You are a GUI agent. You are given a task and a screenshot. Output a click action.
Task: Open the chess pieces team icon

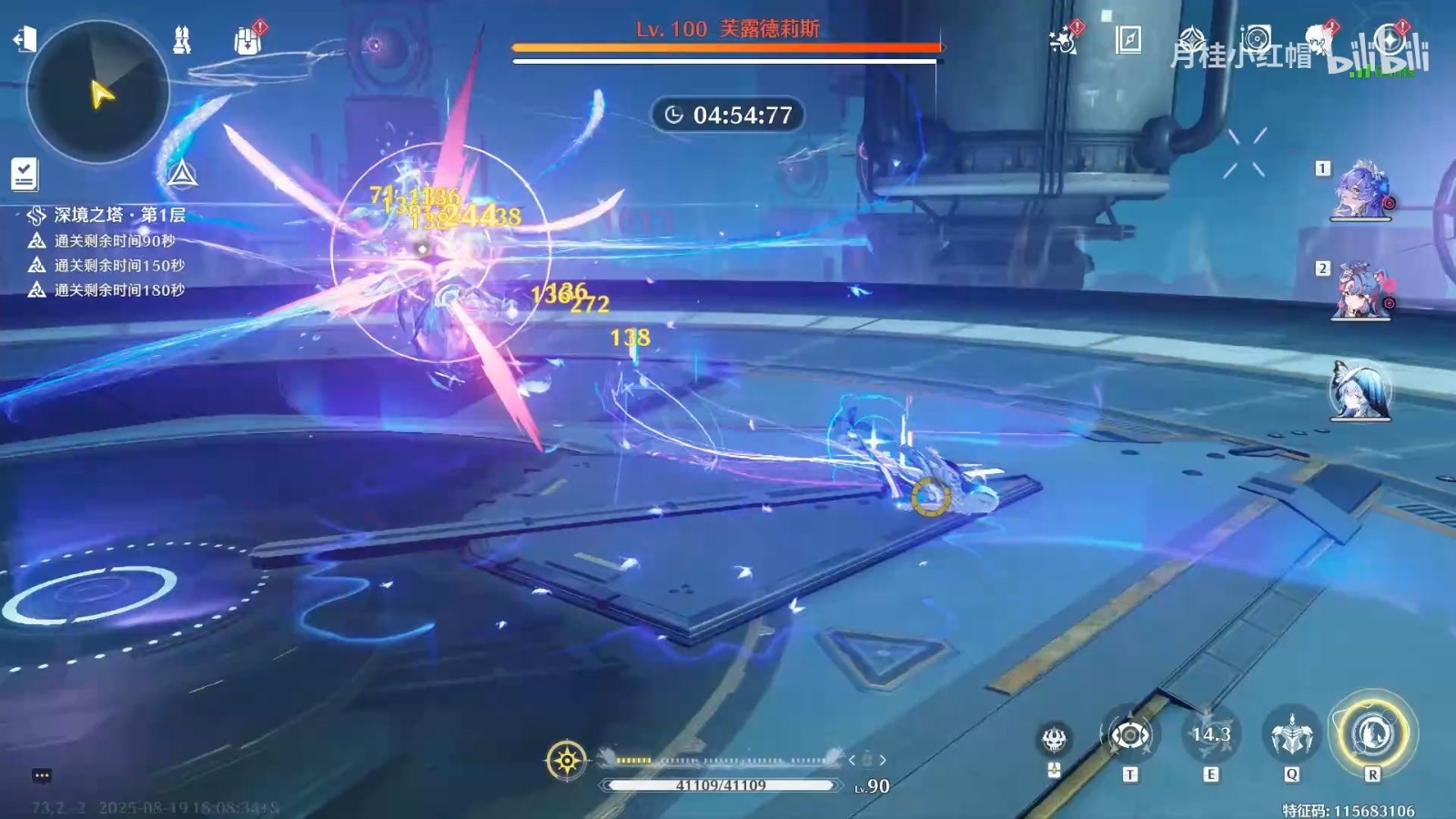(x=182, y=40)
